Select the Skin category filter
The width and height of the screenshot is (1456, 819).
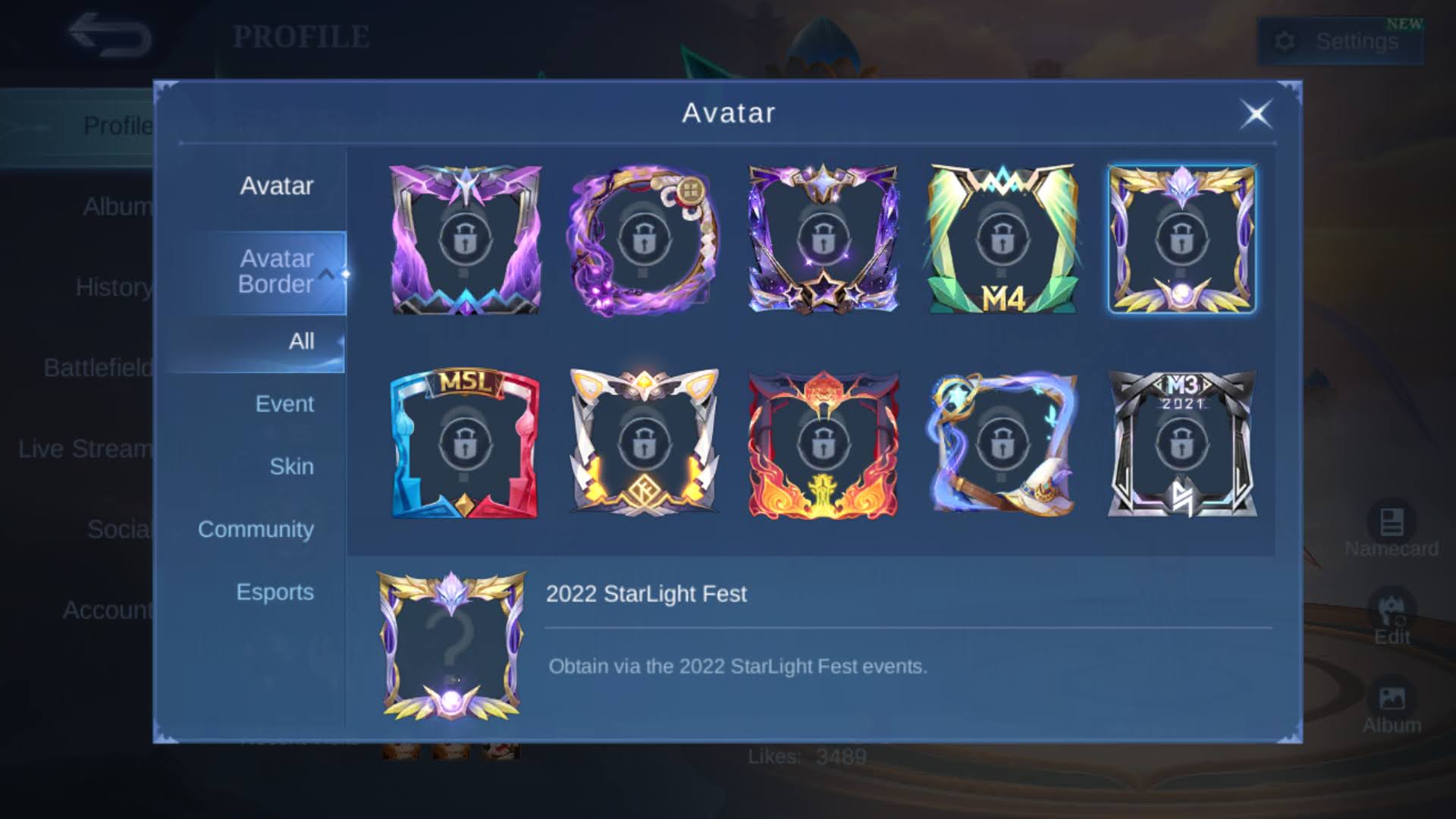click(x=292, y=466)
